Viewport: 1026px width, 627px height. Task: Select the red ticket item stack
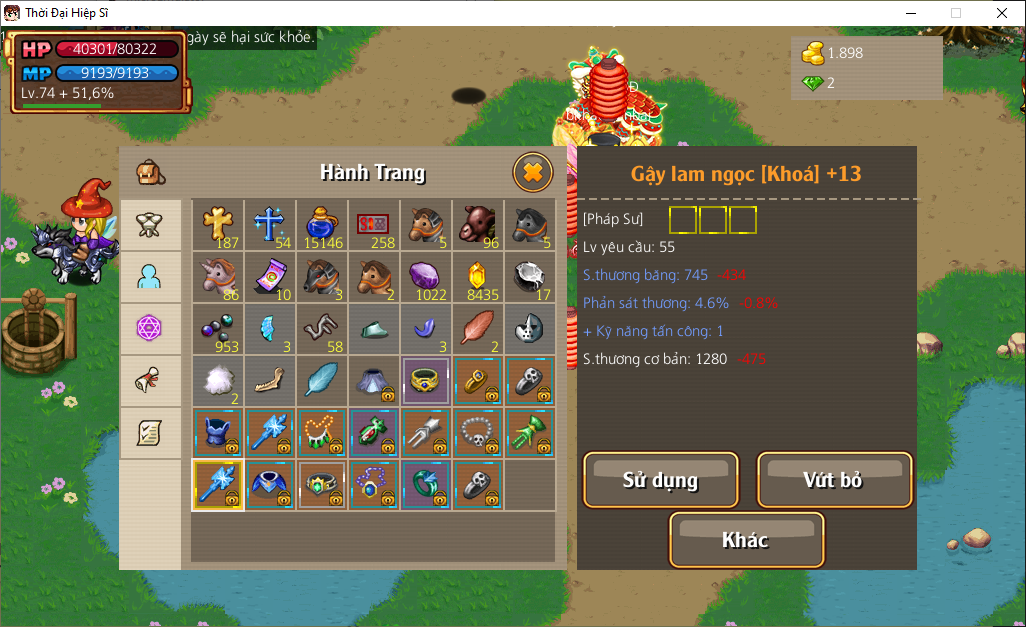click(373, 225)
